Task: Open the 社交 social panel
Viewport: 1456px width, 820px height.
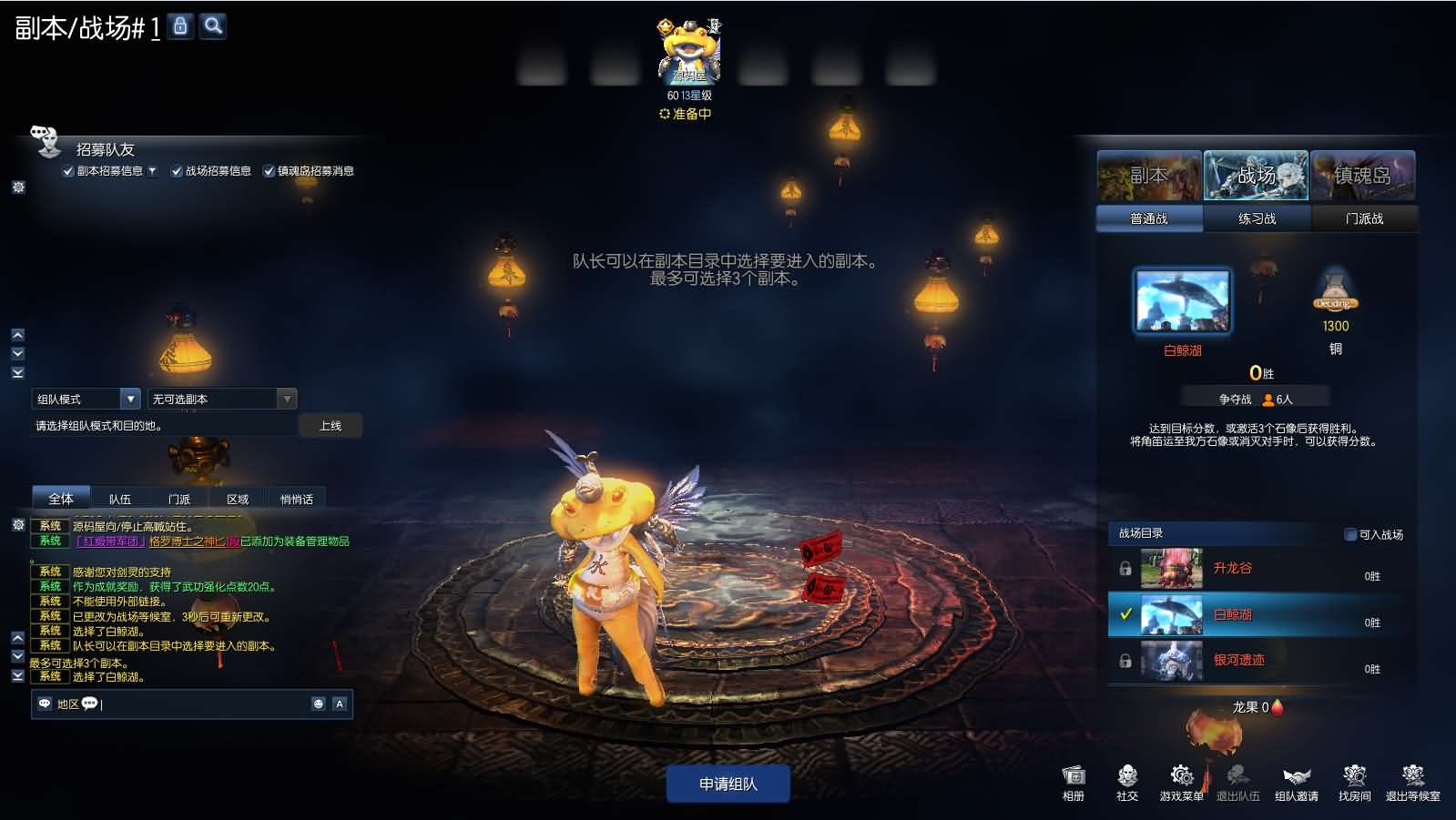Action: [x=1127, y=780]
